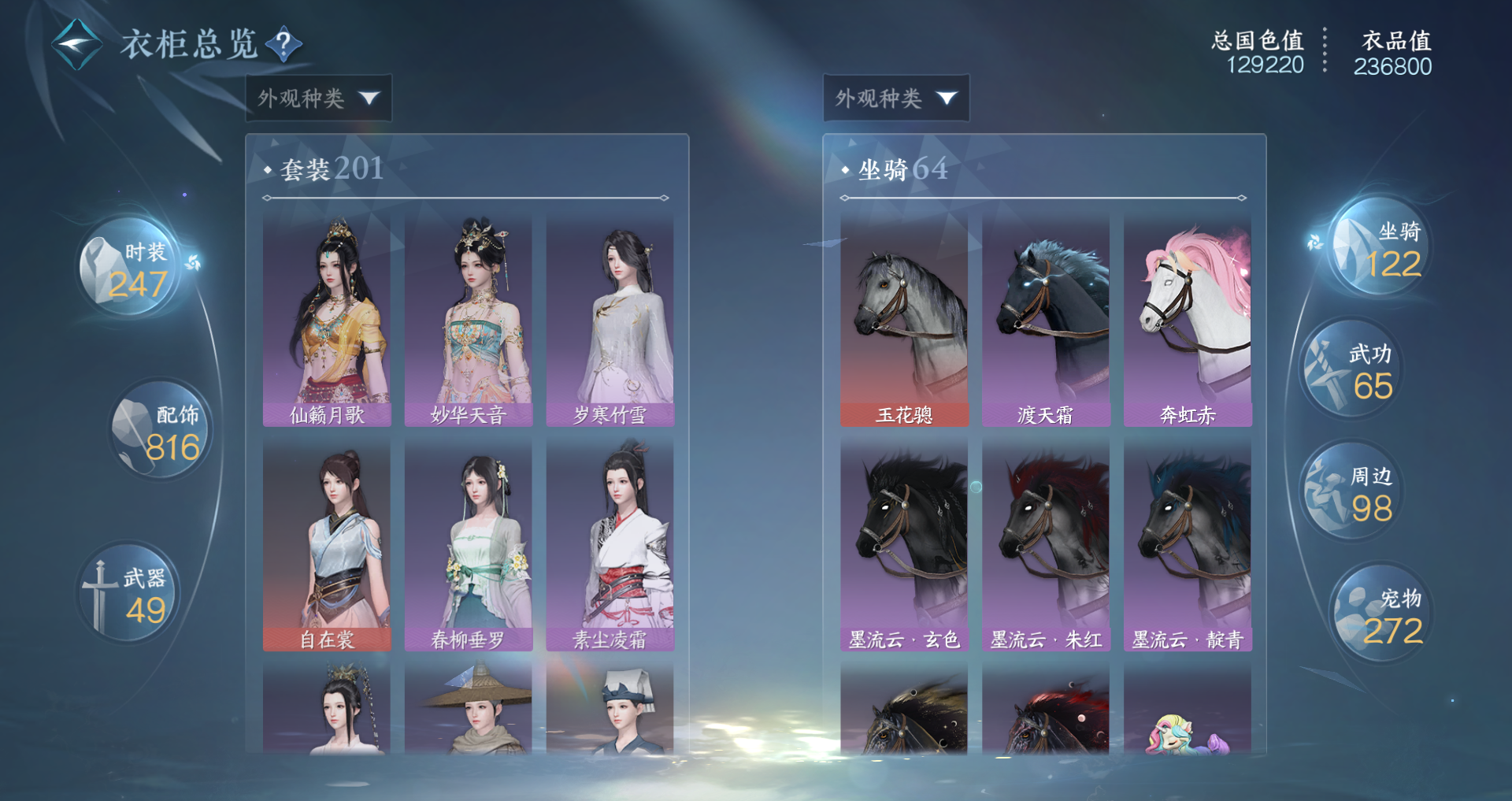Expand the appearance type dropdown above outfits
The width and height of the screenshot is (1512, 801).
click(318, 98)
